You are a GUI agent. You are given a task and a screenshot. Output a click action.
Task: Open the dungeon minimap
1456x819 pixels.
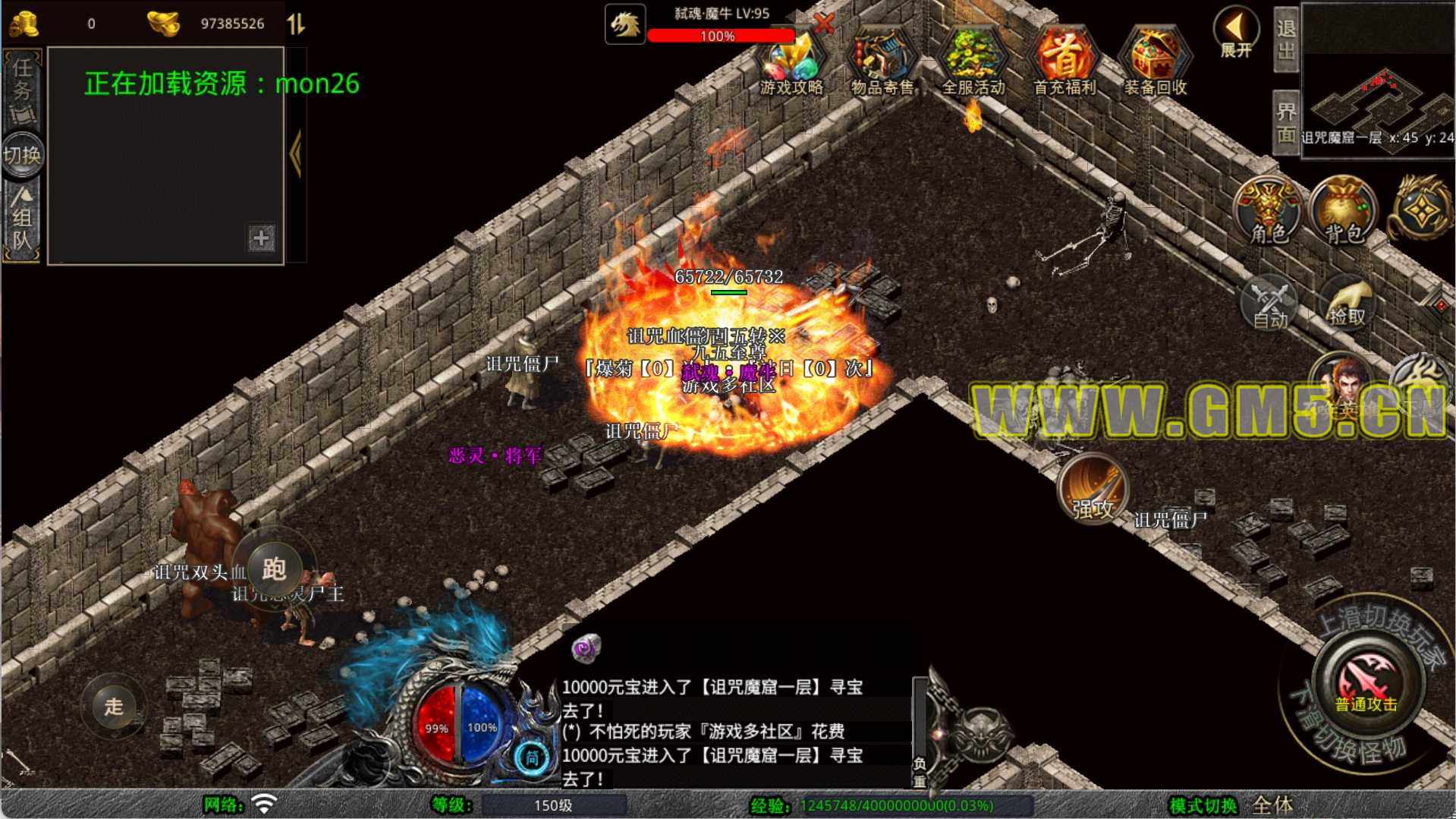(1377, 97)
